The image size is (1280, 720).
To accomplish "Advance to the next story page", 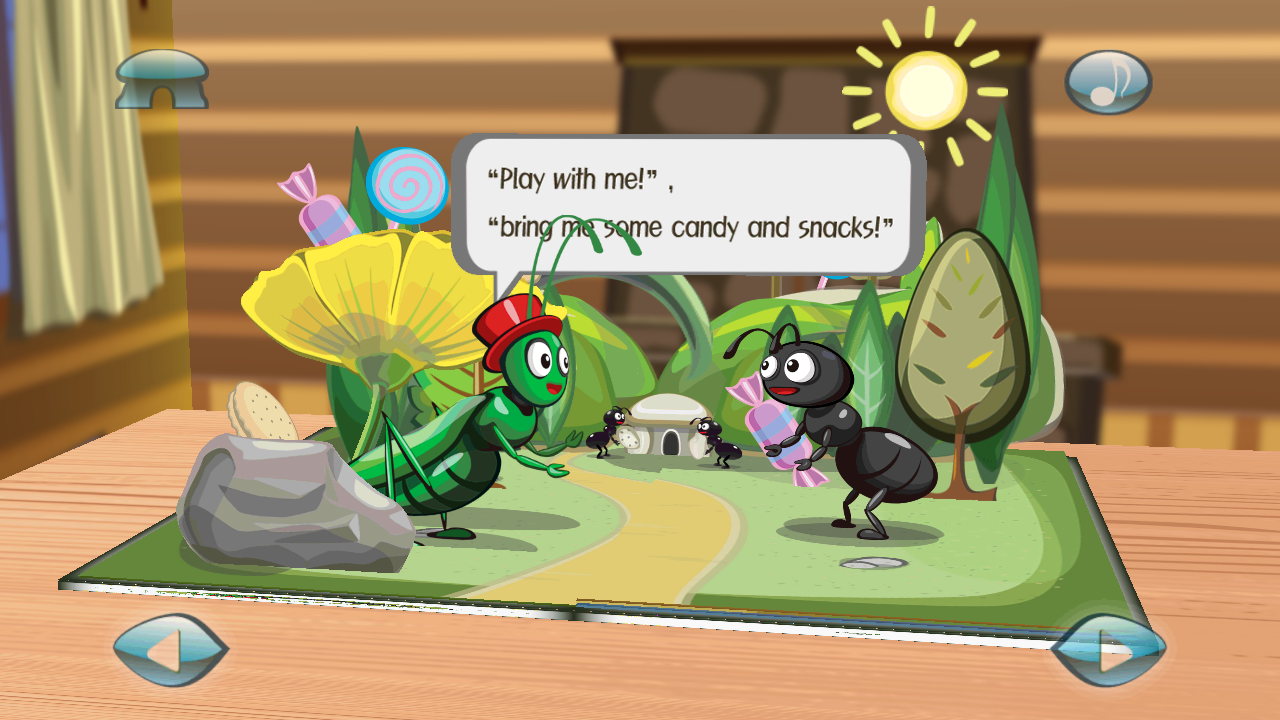I will 1108,650.
